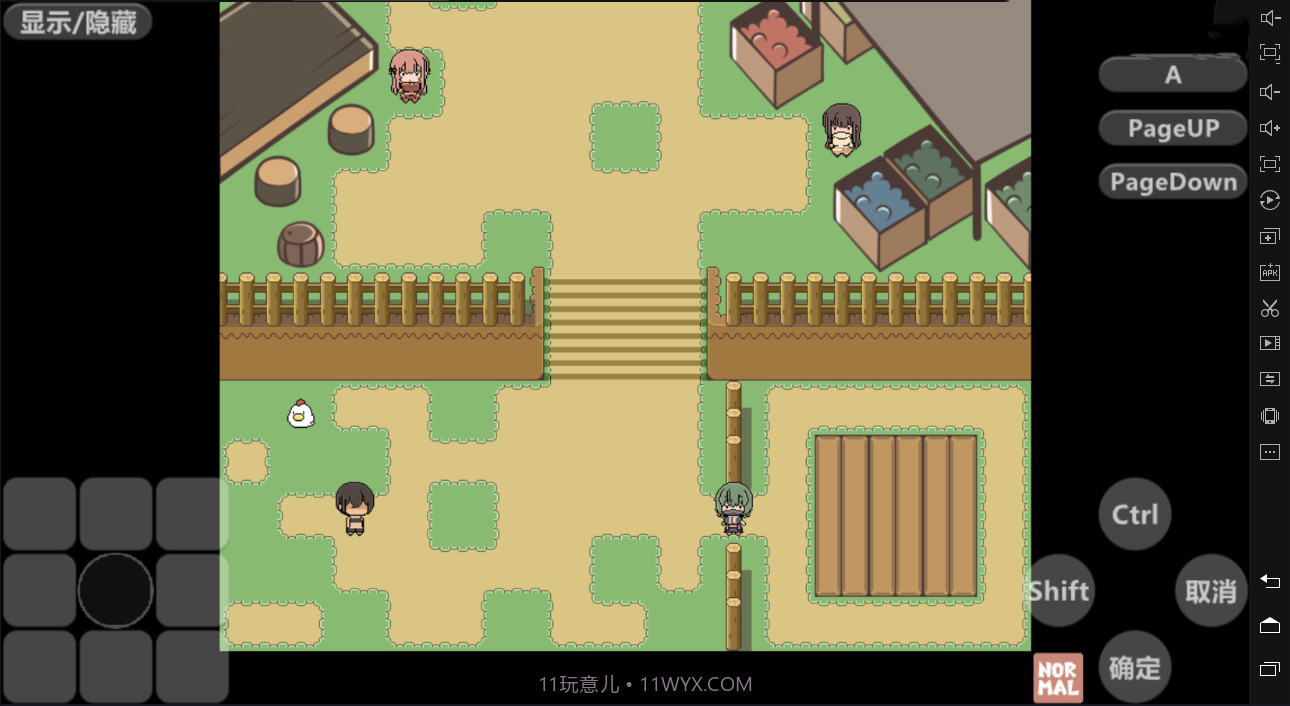This screenshot has width=1290, height=706.
Task: Tap the virtual A button
Action: coord(1172,75)
